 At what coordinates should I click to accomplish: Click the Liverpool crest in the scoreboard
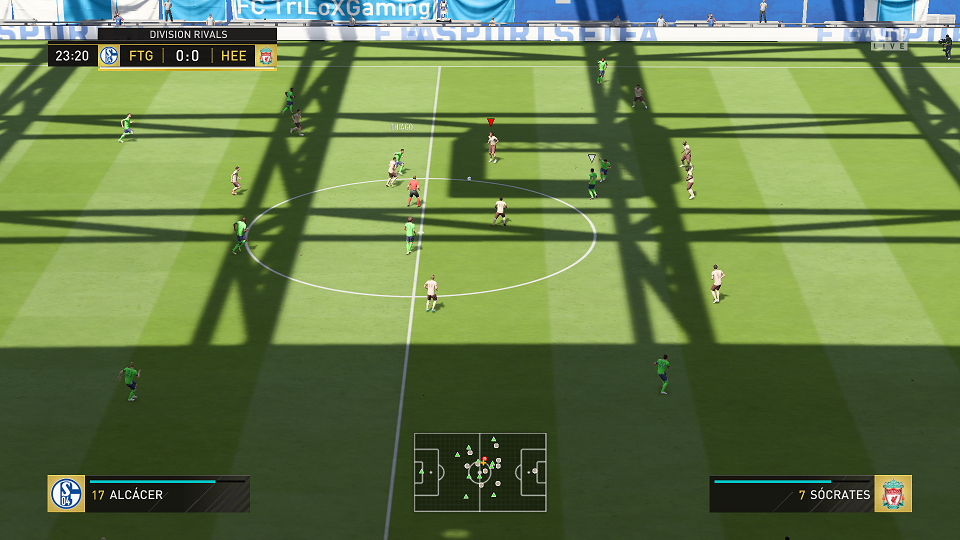[x=265, y=56]
